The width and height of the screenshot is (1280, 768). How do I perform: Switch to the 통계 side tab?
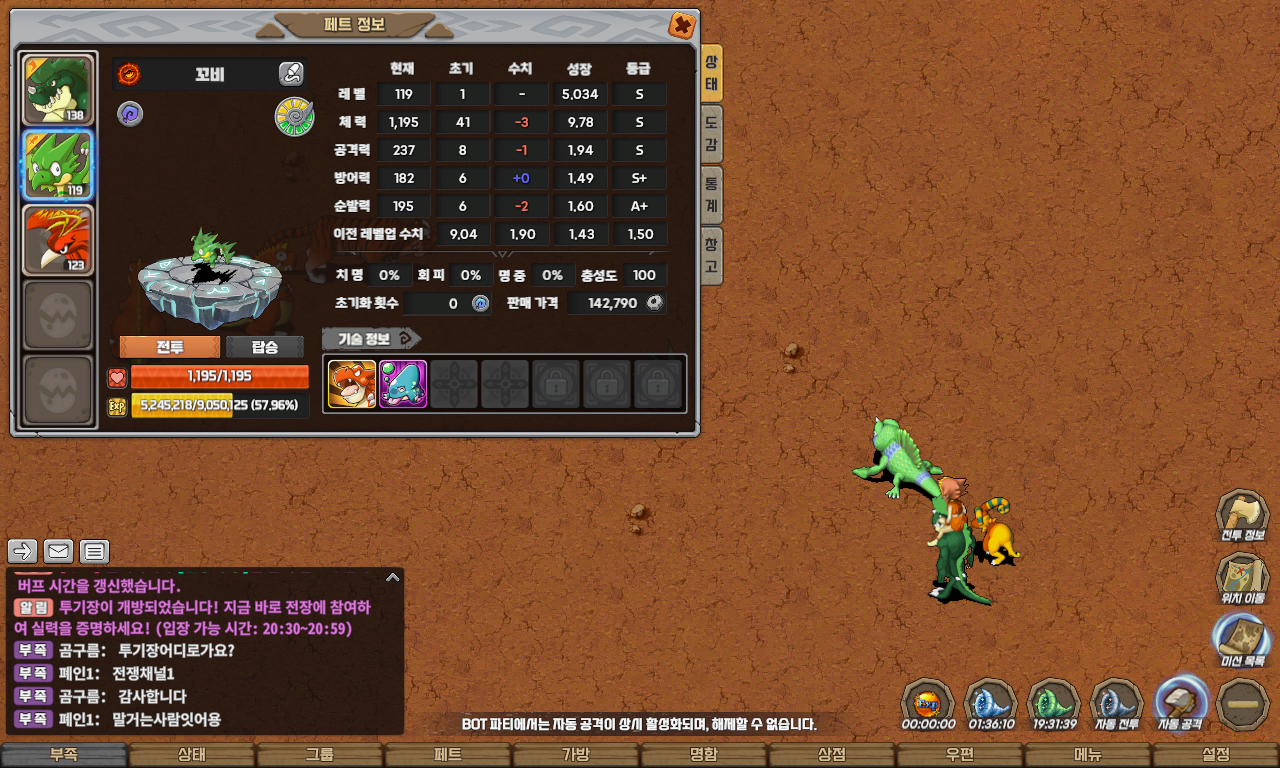711,196
